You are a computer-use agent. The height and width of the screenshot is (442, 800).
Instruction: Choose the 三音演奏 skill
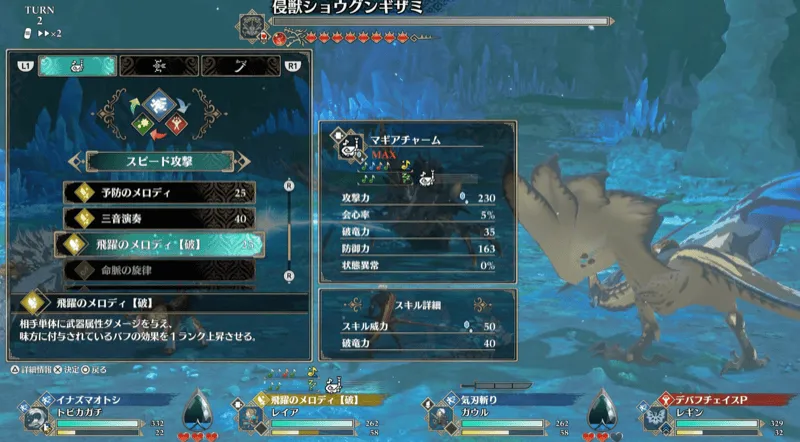[160, 217]
